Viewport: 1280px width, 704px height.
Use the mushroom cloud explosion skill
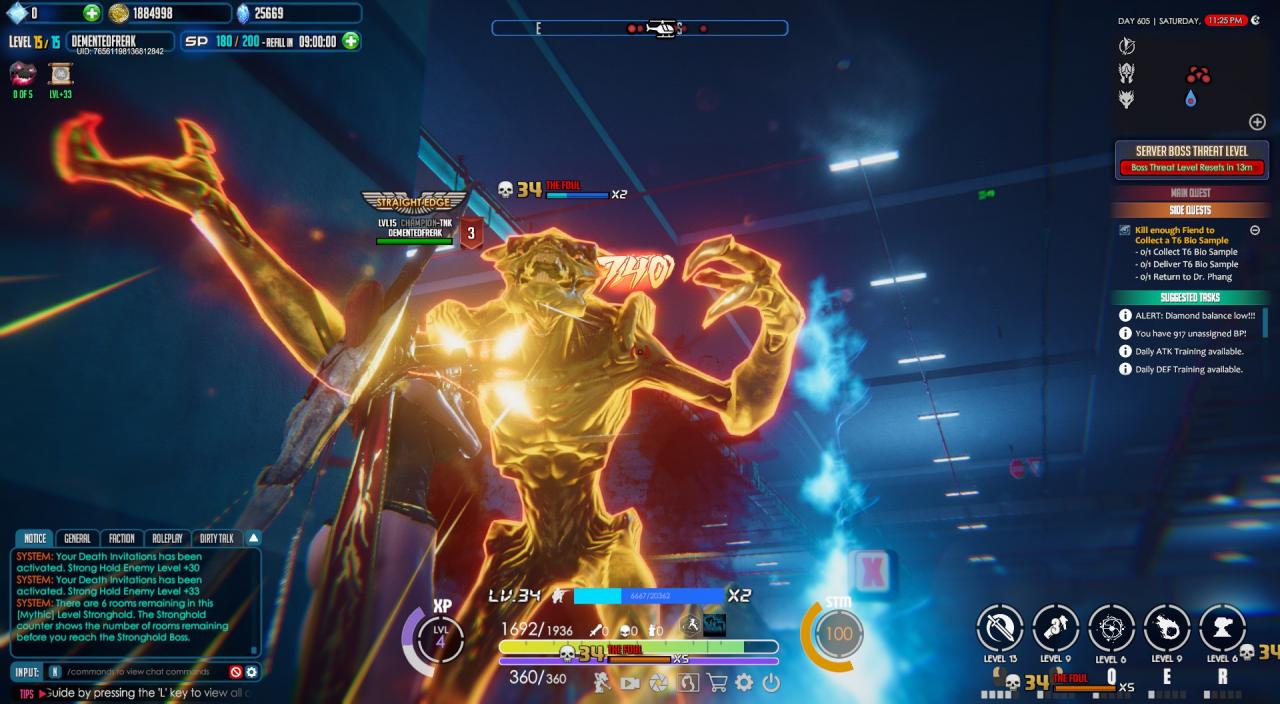[1222, 628]
